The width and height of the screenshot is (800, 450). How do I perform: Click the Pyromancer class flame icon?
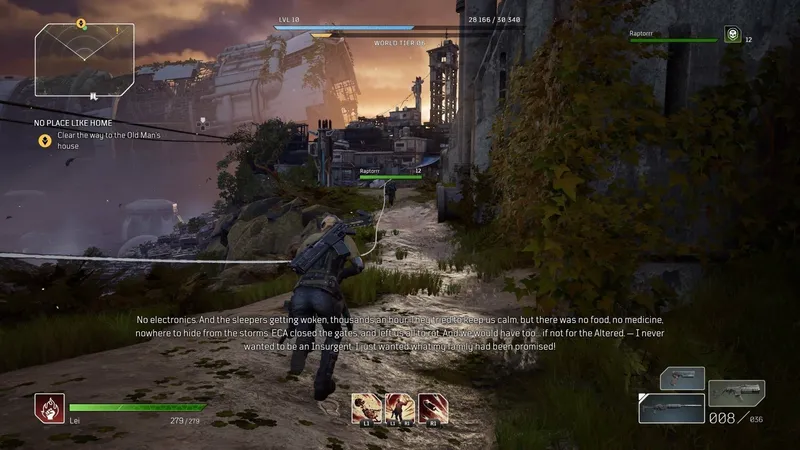pos(47,405)
